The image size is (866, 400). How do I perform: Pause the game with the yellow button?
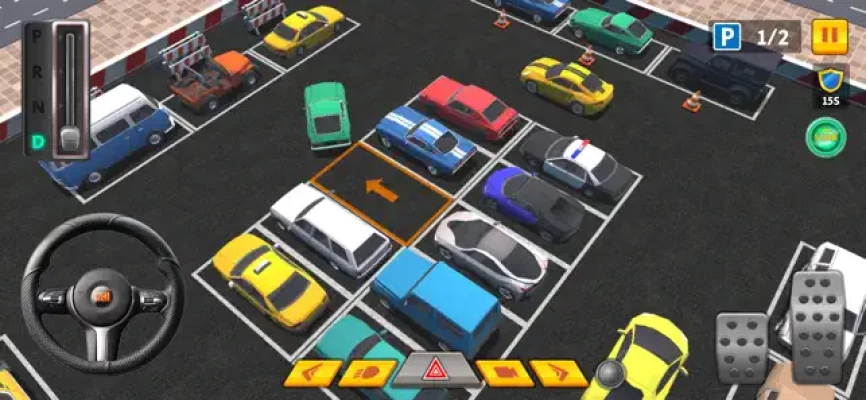click(829, 37)
